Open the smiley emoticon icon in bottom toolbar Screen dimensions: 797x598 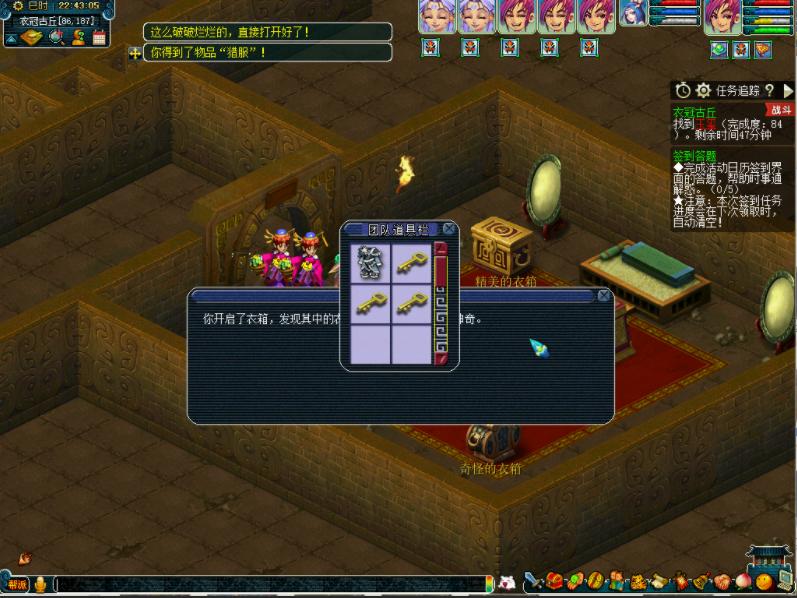point(764,582)
